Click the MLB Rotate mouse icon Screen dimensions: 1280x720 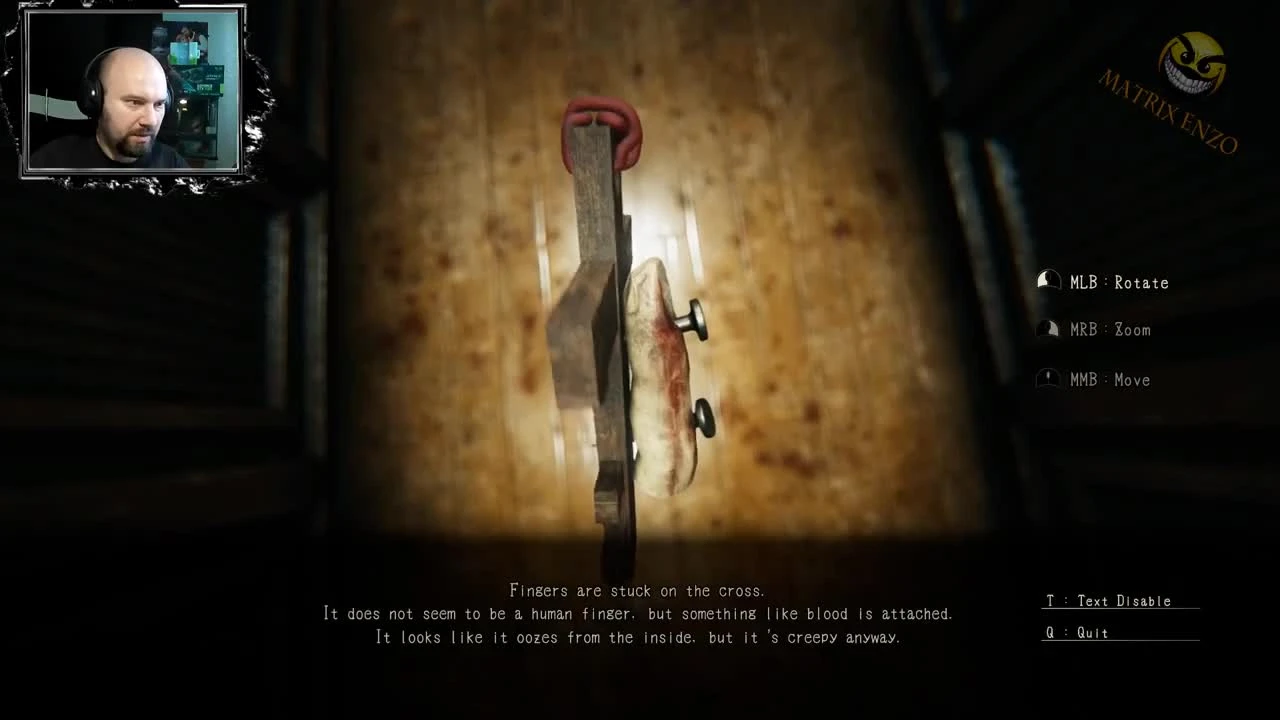click(1048, 281)
